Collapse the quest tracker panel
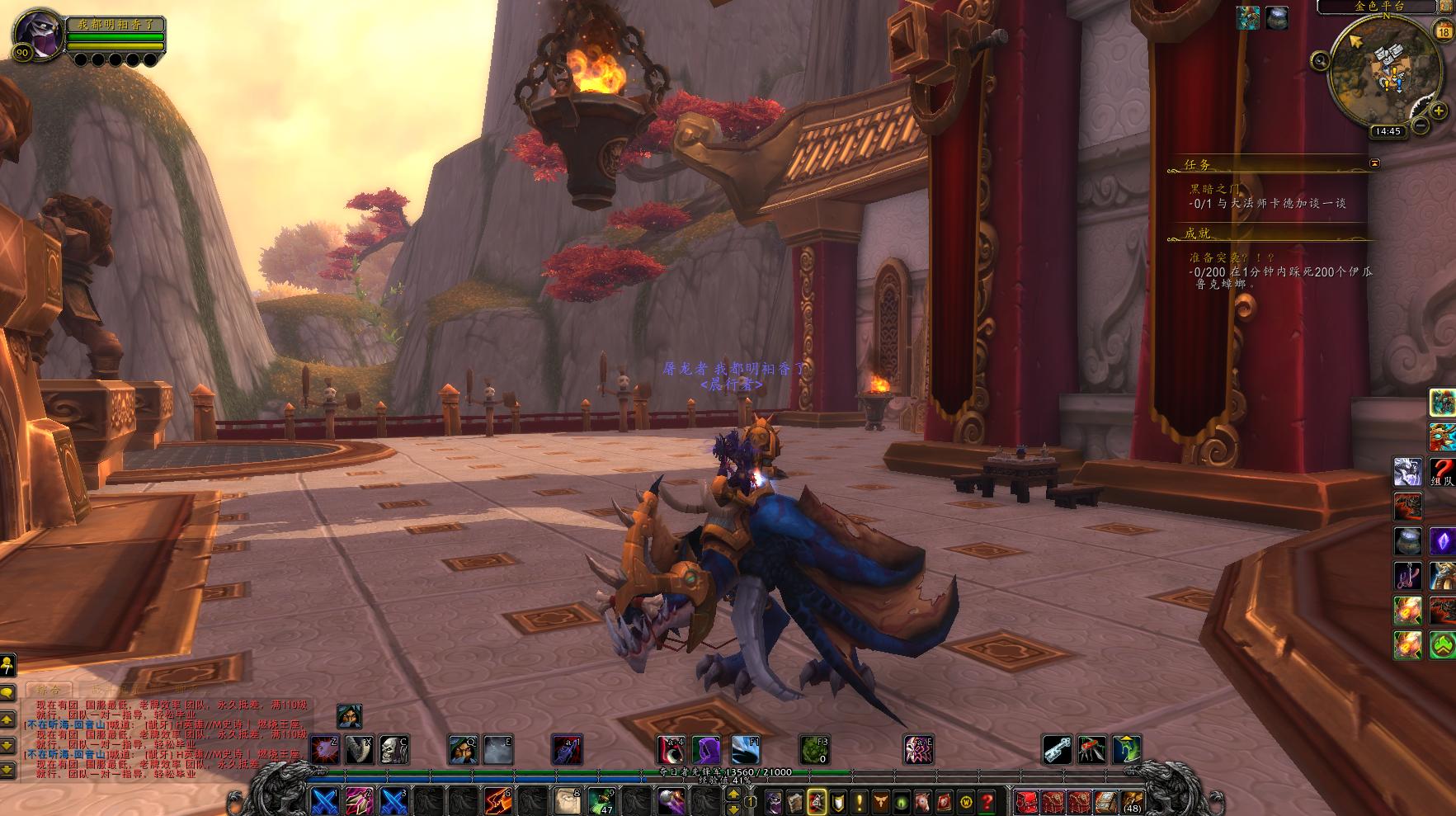 pos(1374,163)
